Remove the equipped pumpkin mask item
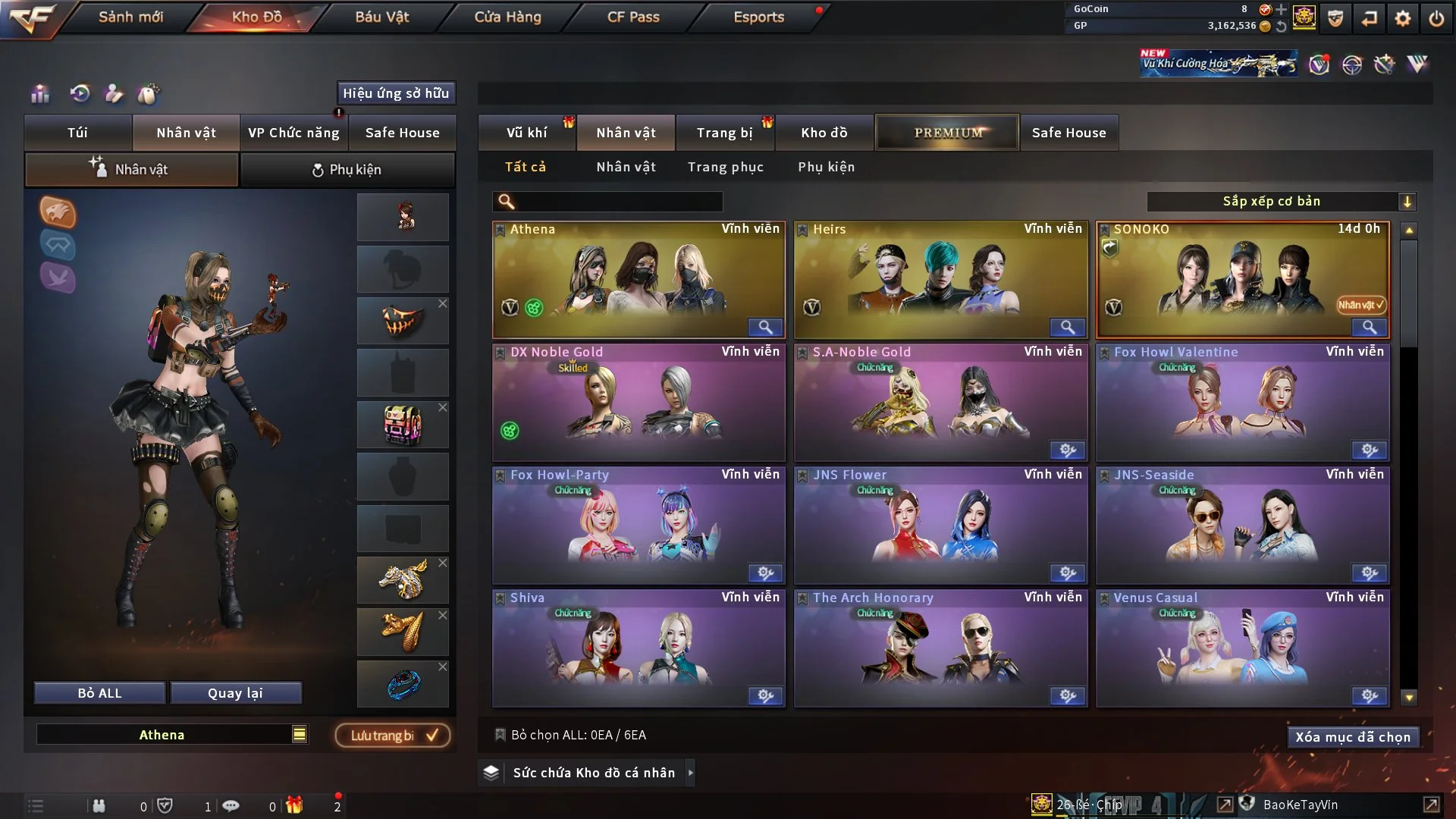Screen dimensions: 1456x819 (443, 304)
